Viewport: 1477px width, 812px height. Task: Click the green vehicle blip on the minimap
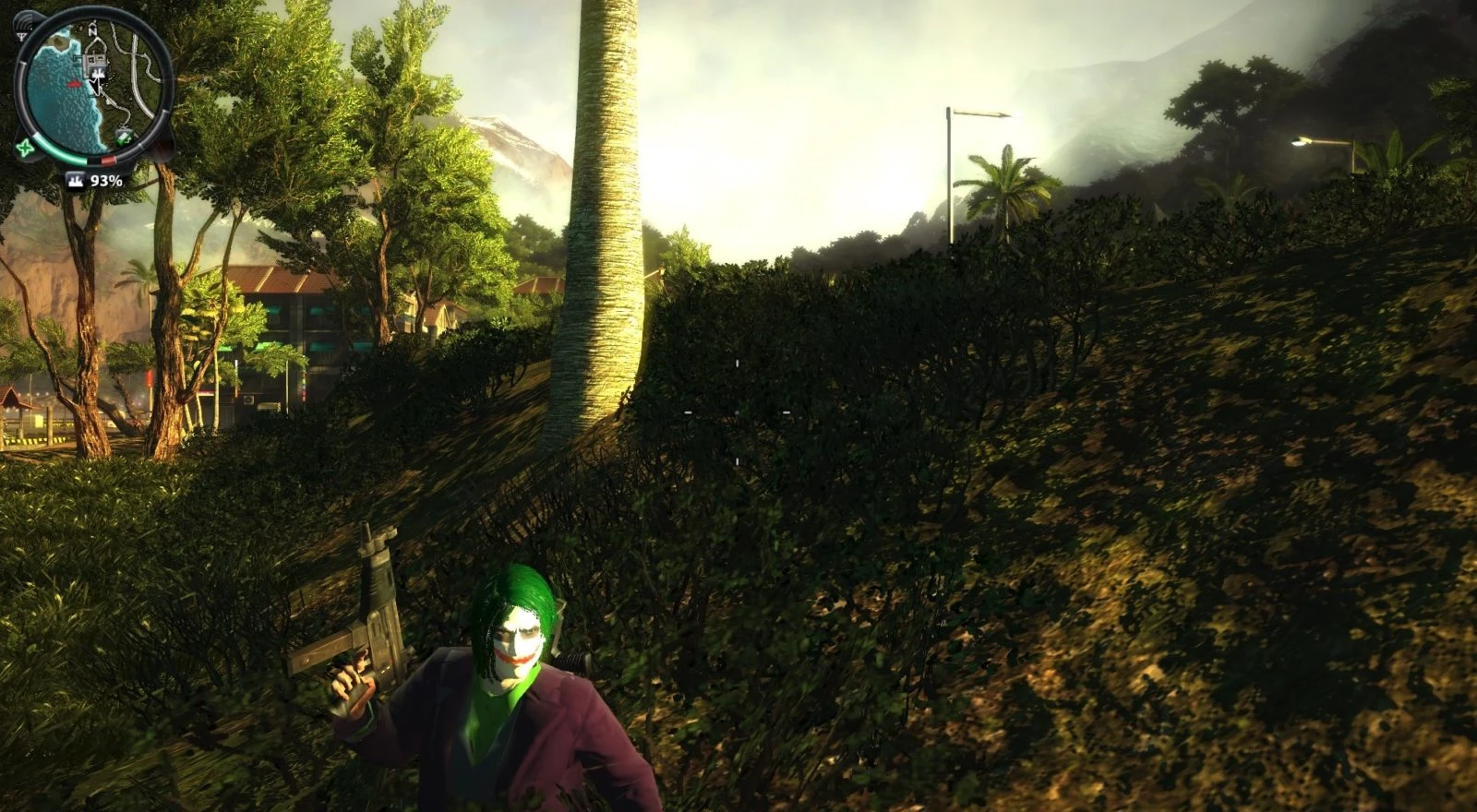coord(123,138)
